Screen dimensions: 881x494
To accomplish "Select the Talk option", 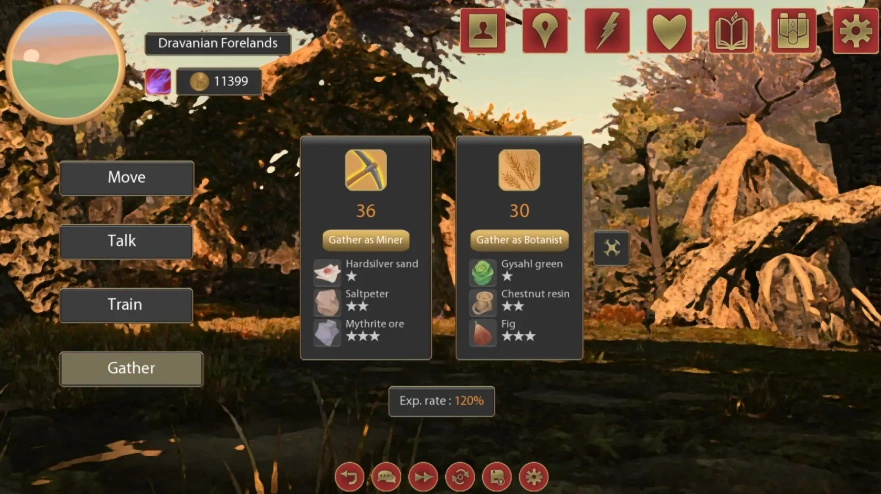I will tap(126, 241).
